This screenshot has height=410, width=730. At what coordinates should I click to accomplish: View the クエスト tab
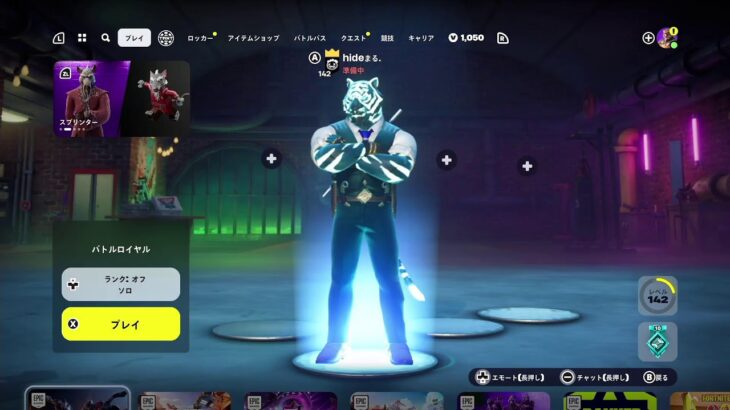[x=353, y=38]
